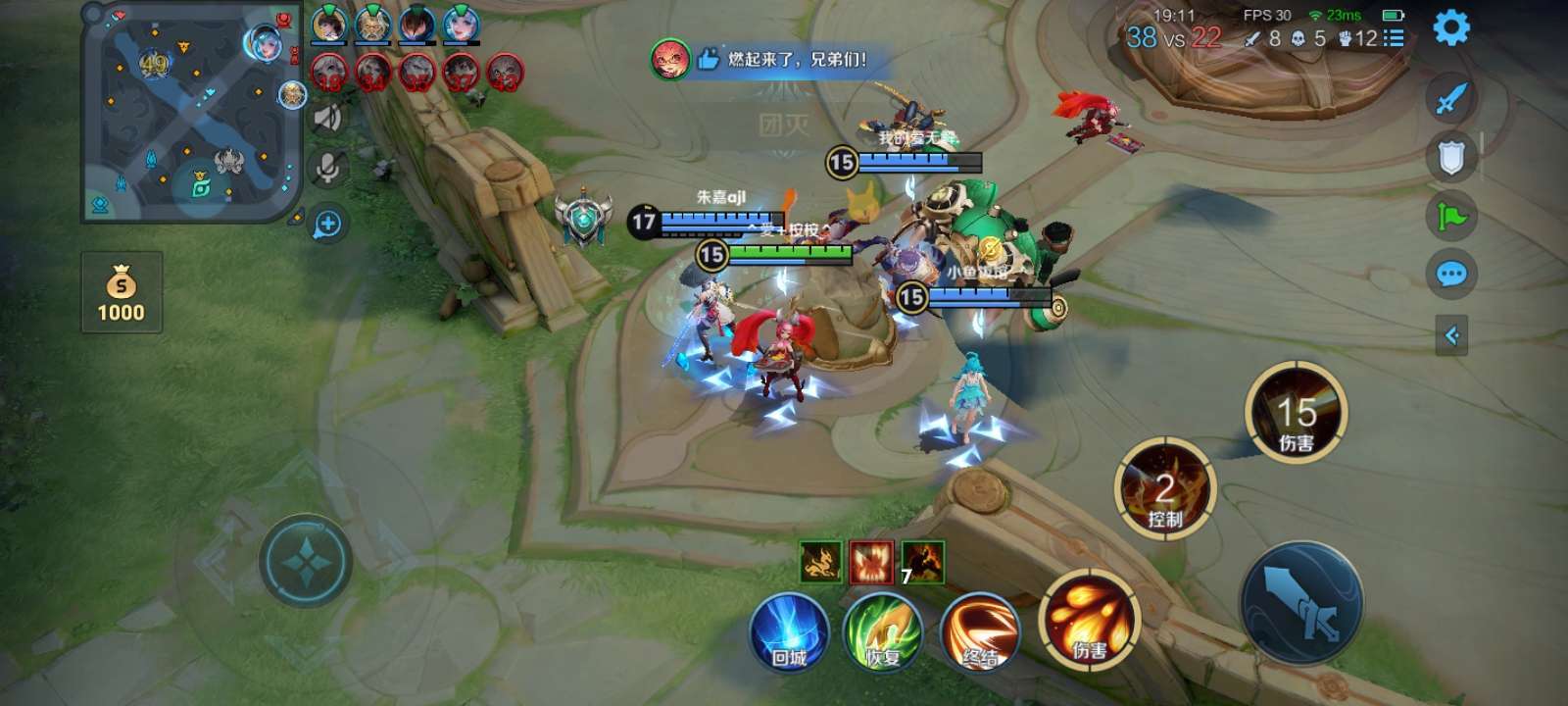Use the 恢复 heal skill
Screen dimensions: 1568x706
tap(883, 632)
